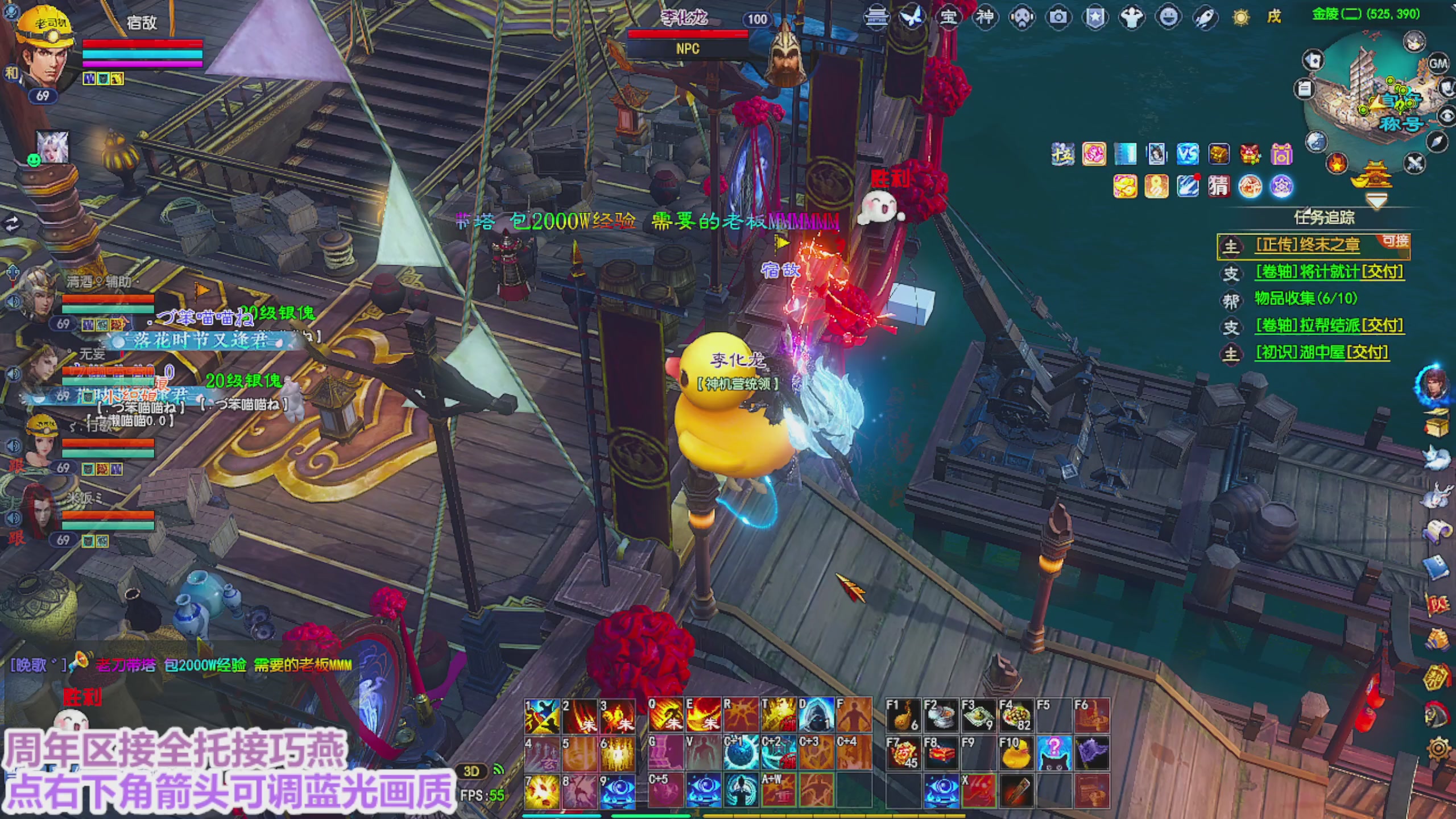
Task: Use the F10 rubber duck item
Action: coord(1016,754)
